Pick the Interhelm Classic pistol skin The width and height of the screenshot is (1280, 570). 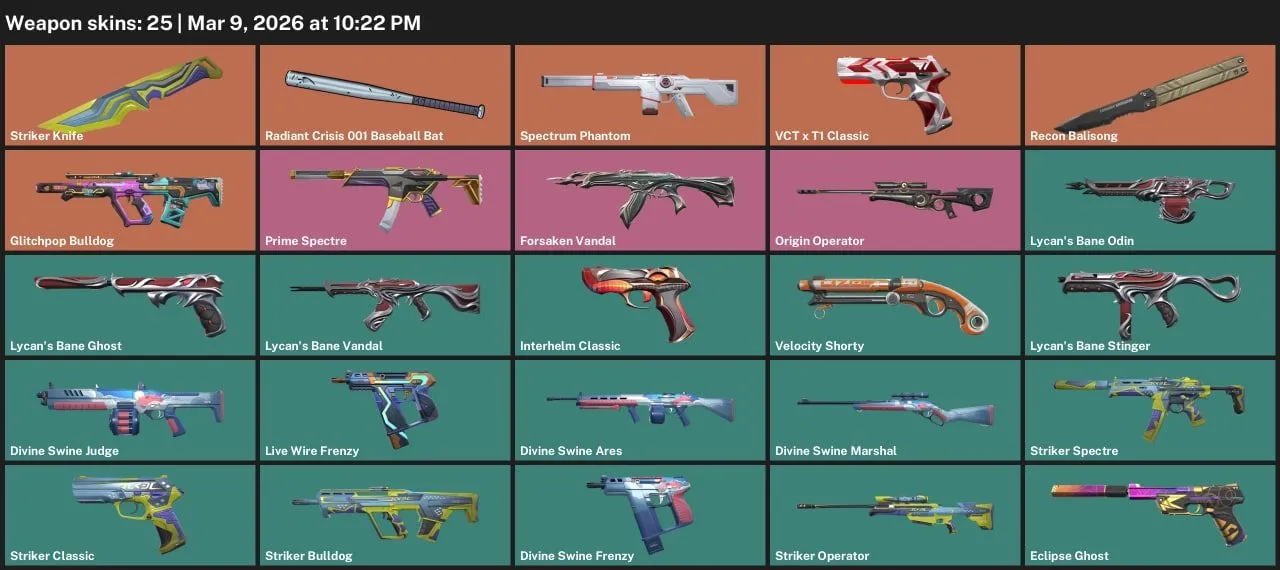[x=640, y=305]
